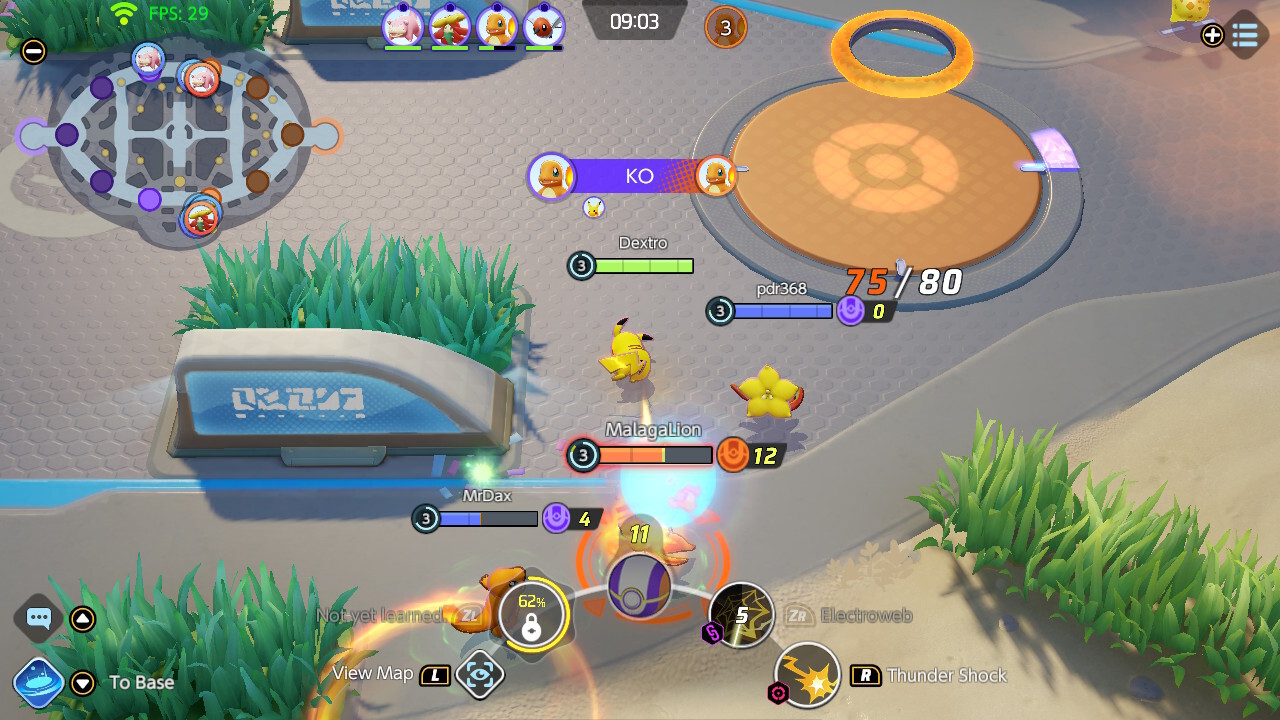Viewport: 1280px width, 720px height.
Task: Click the orange Aeos score counter showing 3
Action: coord(724,29)
